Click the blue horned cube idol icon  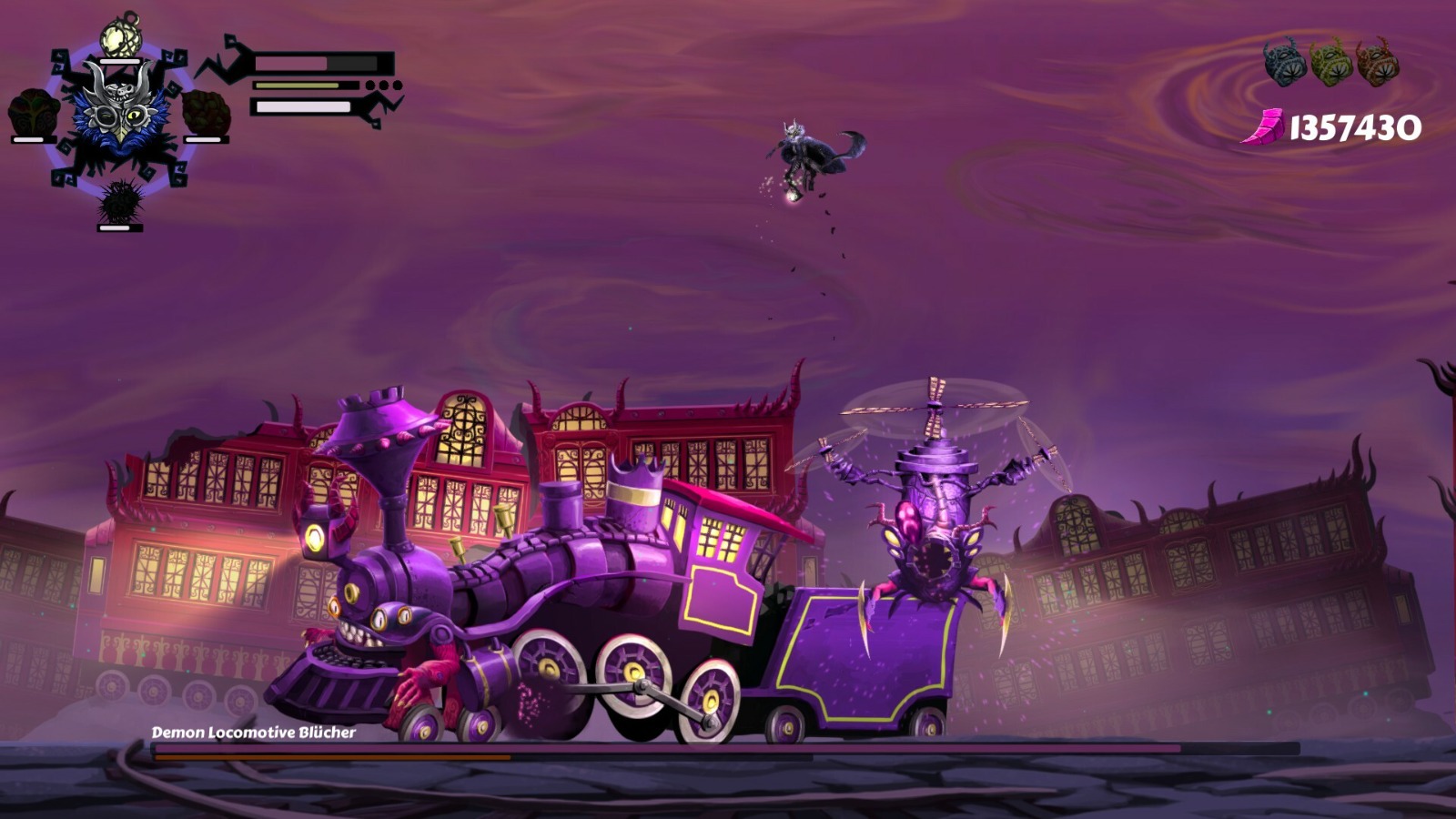click(x=1285, y=62)
